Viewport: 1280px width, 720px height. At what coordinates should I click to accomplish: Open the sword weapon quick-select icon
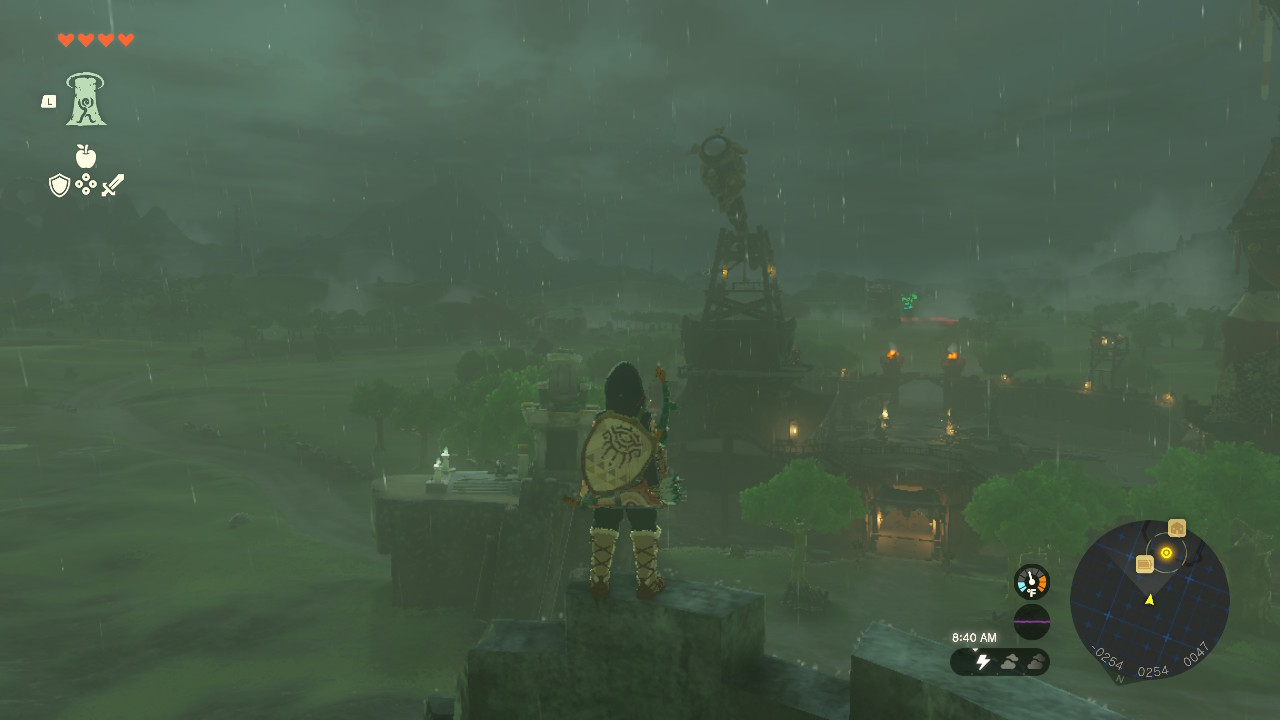(113, 185)
